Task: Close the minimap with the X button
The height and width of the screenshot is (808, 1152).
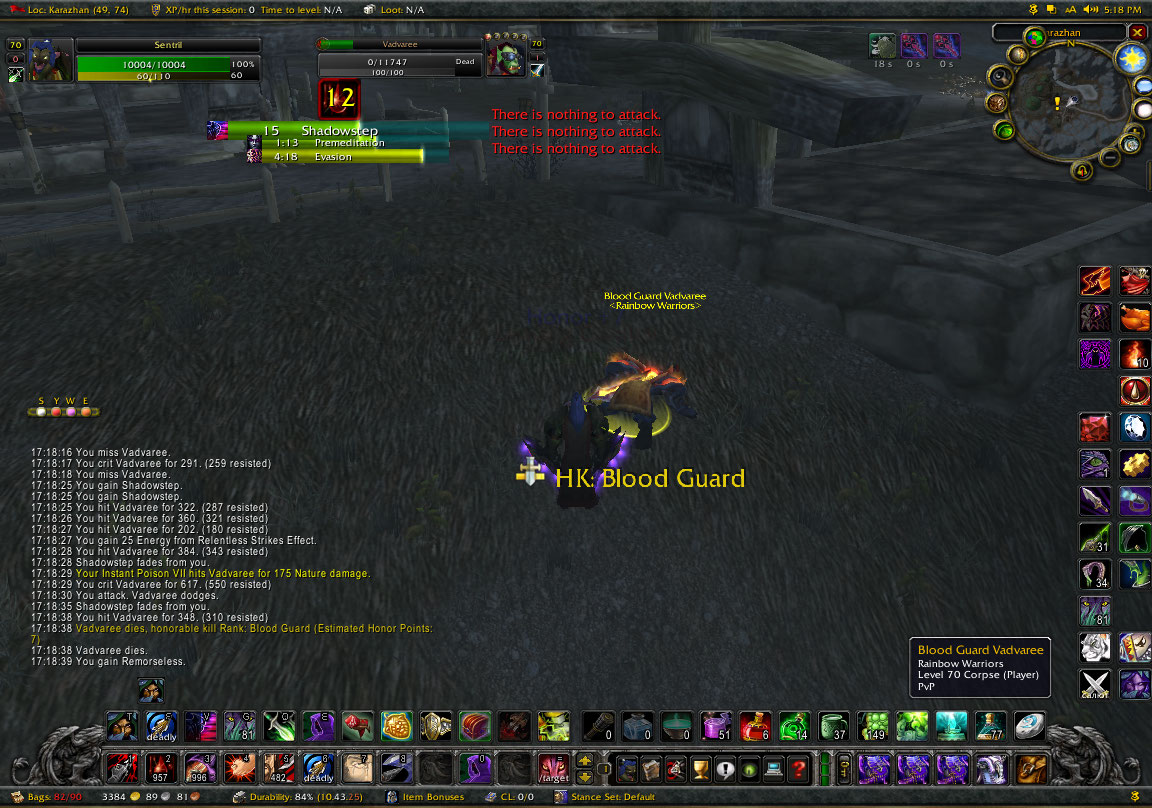Action: click(1137, 32)
